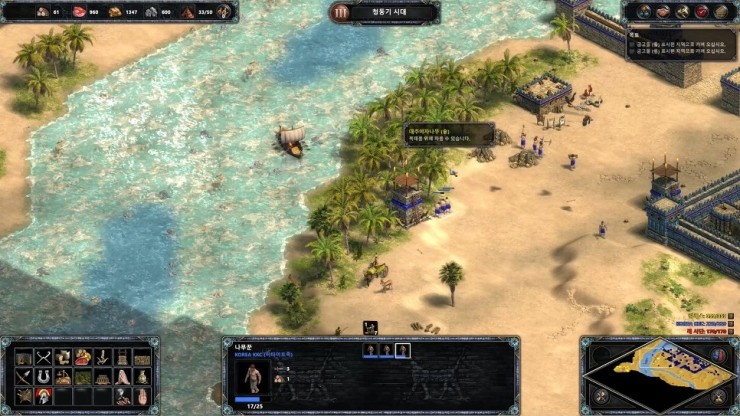The height and width of the screenshot is (416, 740).
Task: Select the highlighted third villager portrait
Action: [402, 350]
